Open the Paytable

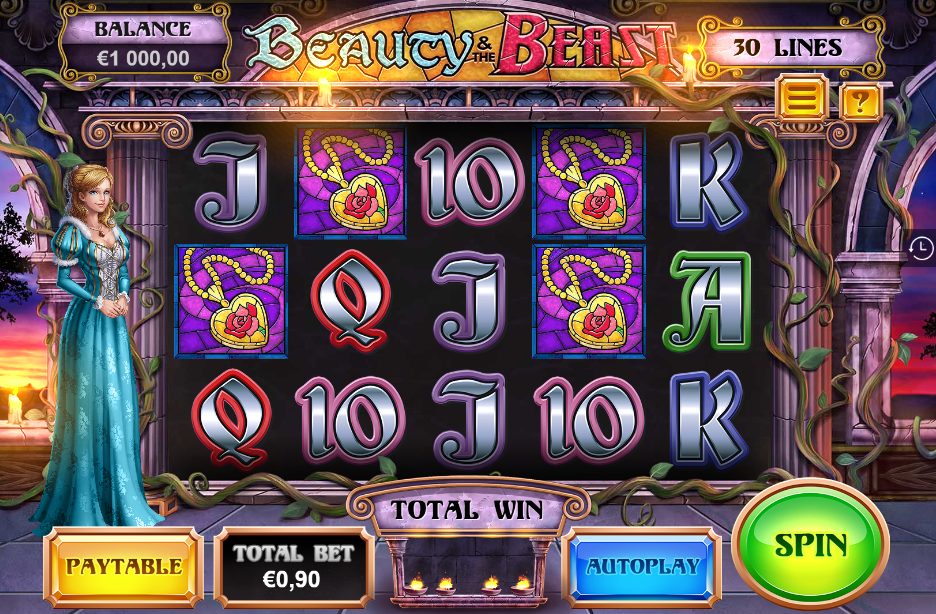click(x=124, y=566)
